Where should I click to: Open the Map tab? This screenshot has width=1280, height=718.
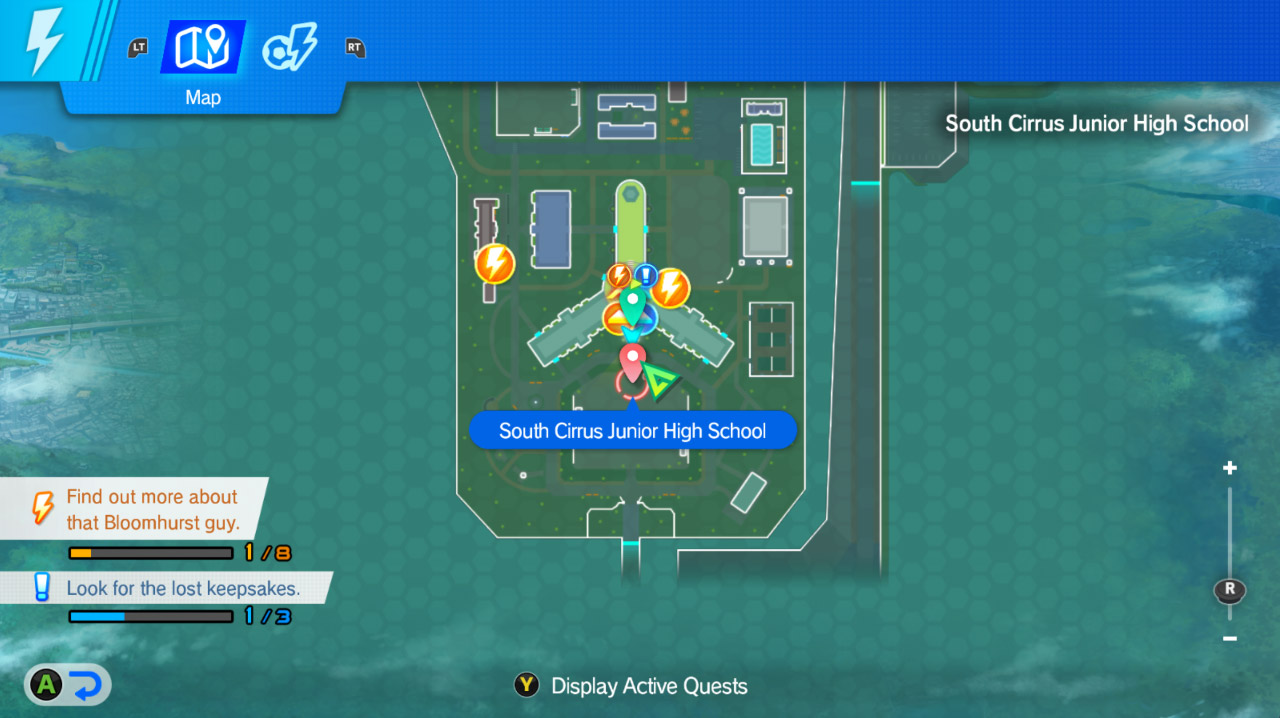pyautogui.click(x=203, y=47)
